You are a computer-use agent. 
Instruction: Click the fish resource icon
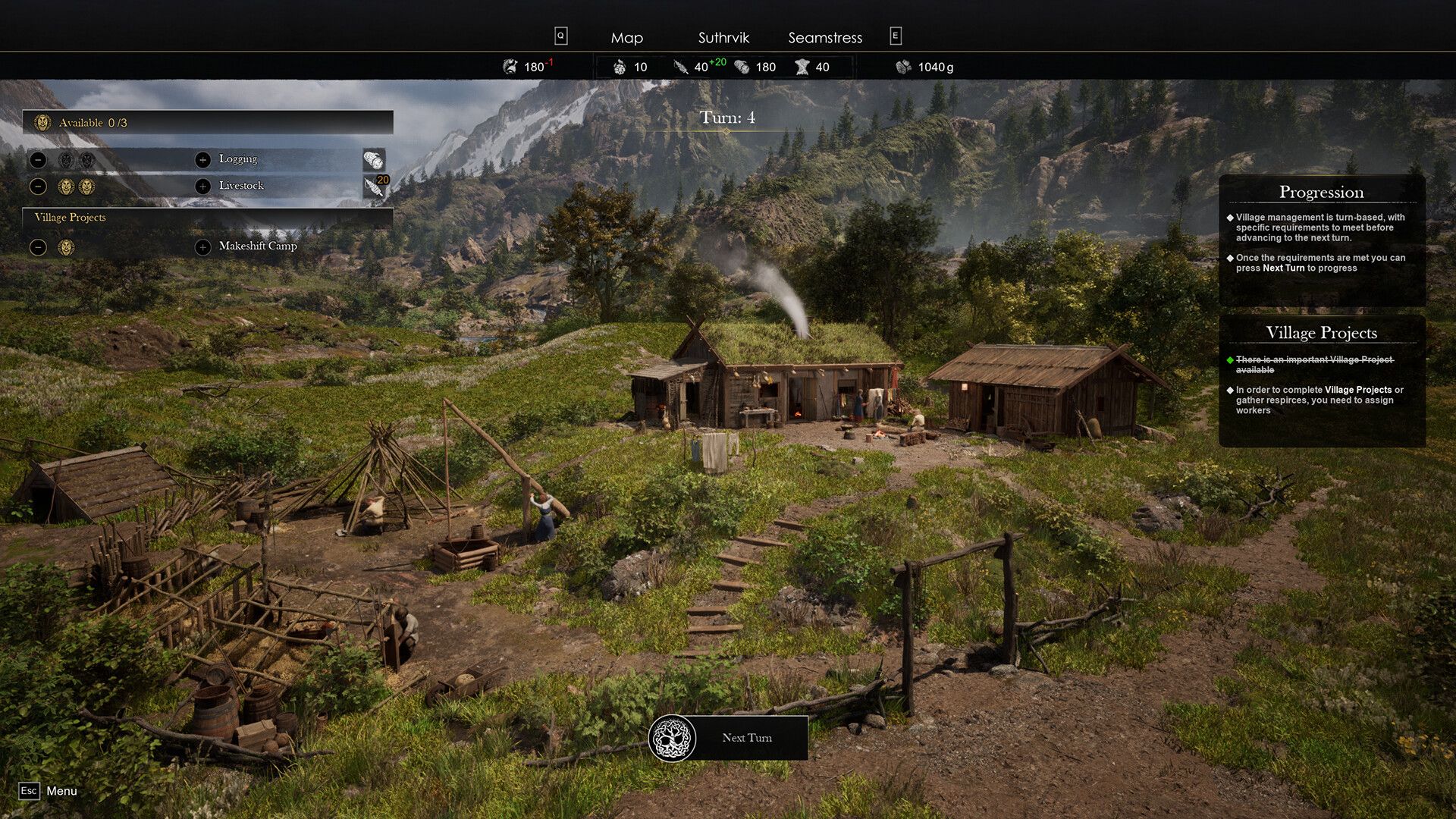pos(510,67)
